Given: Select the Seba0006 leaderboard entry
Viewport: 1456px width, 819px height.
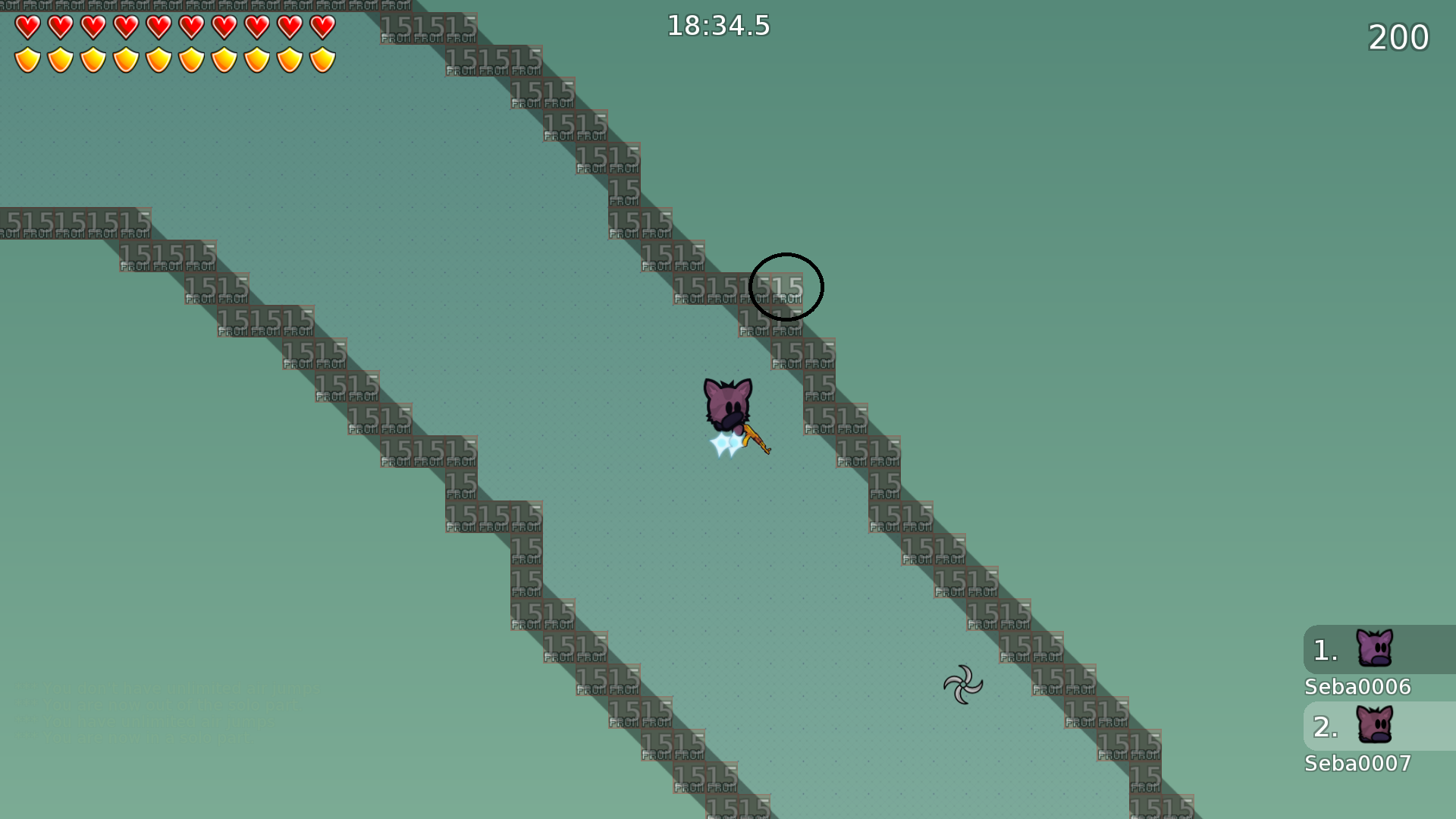Looking at the screenshot, I should [1357, 686].
